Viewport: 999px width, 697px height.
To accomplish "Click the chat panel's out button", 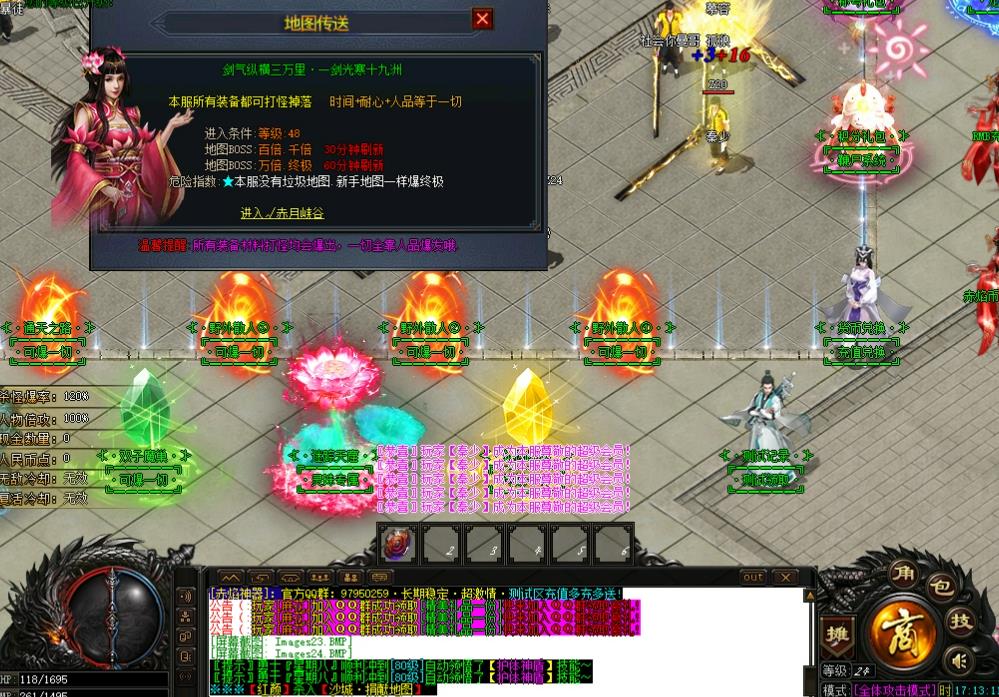I will (x=753, y=577).
